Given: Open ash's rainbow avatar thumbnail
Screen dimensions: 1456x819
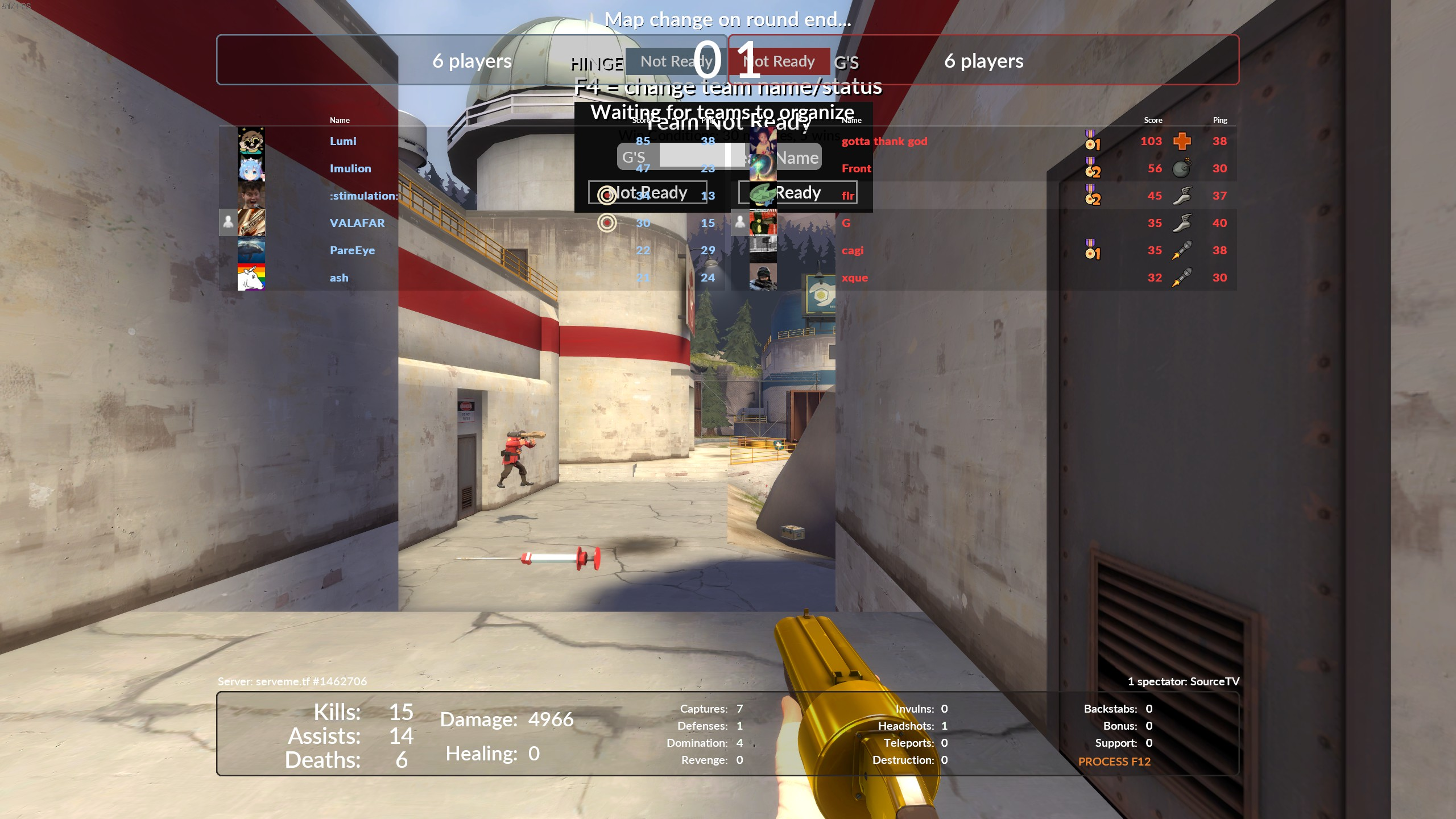Looking at the screenshot, I should pyautogui.click(x=251, y=278).
